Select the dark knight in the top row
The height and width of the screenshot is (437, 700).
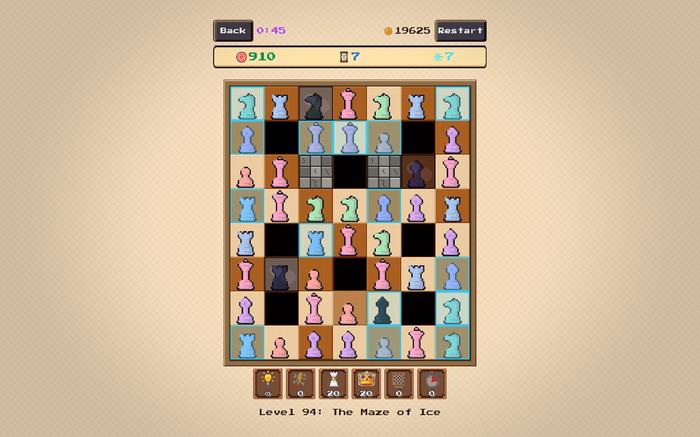point(315,104)
